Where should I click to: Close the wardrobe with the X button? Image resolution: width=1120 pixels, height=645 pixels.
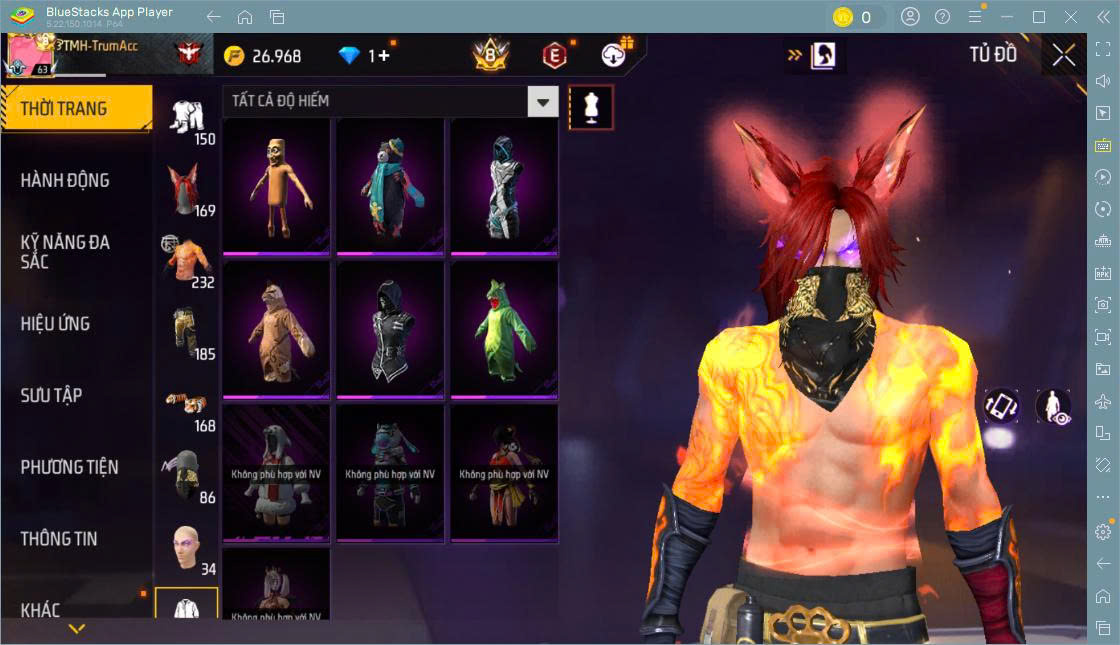pos(1064,55)
